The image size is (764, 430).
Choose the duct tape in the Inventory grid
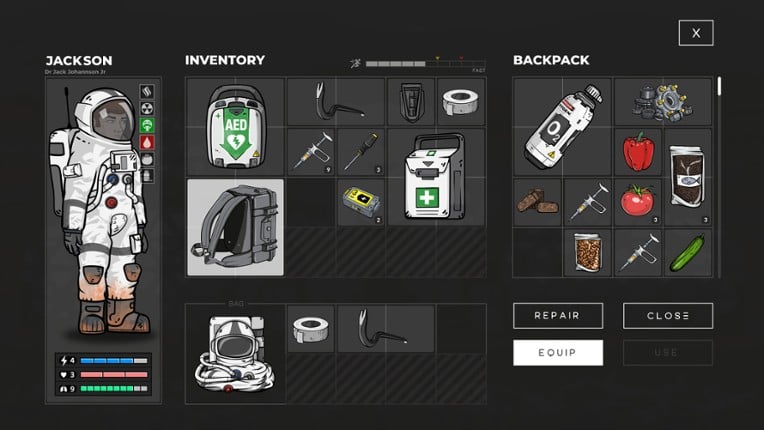461,101
